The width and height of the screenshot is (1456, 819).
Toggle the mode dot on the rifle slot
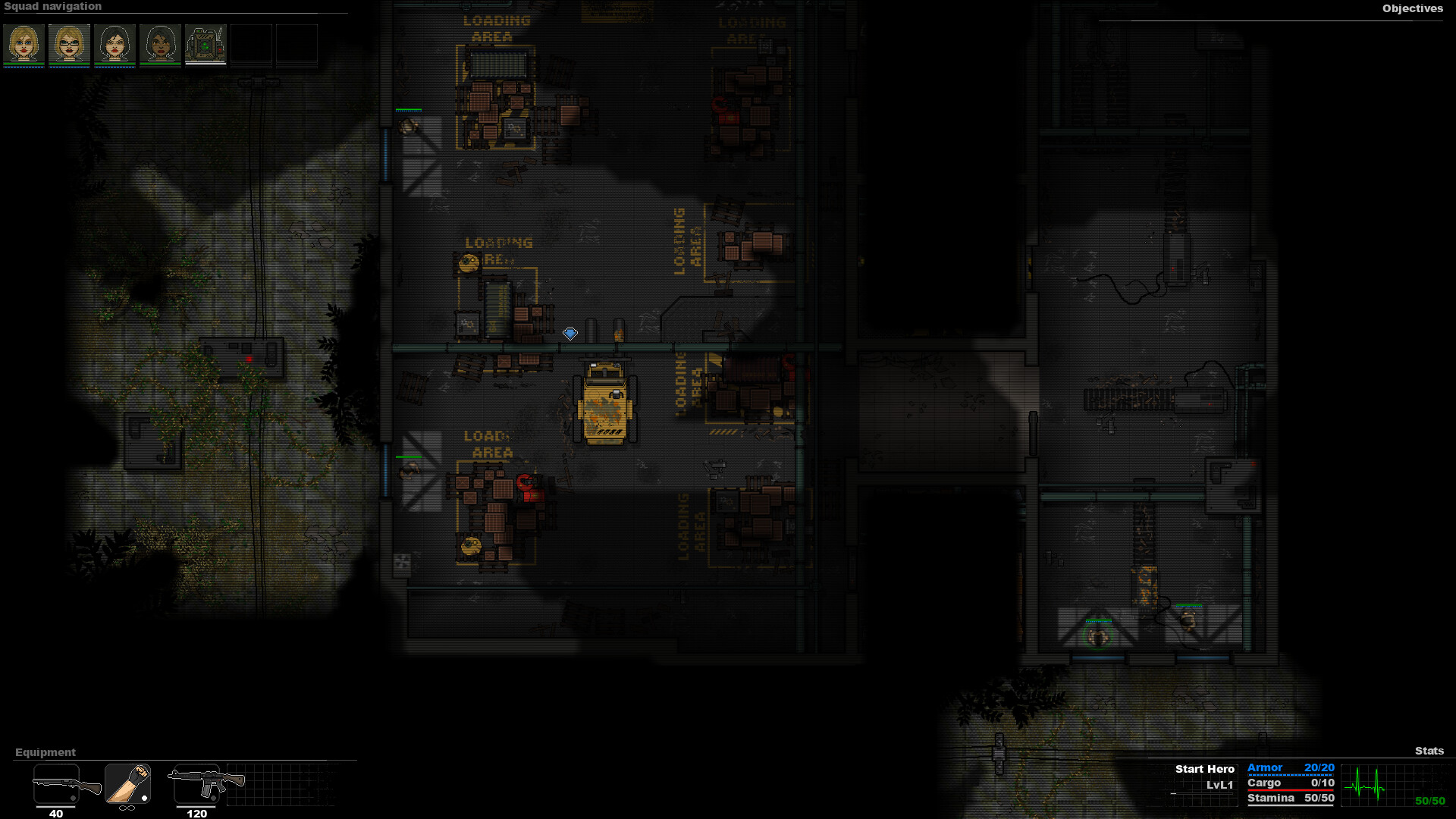[215, 797]
